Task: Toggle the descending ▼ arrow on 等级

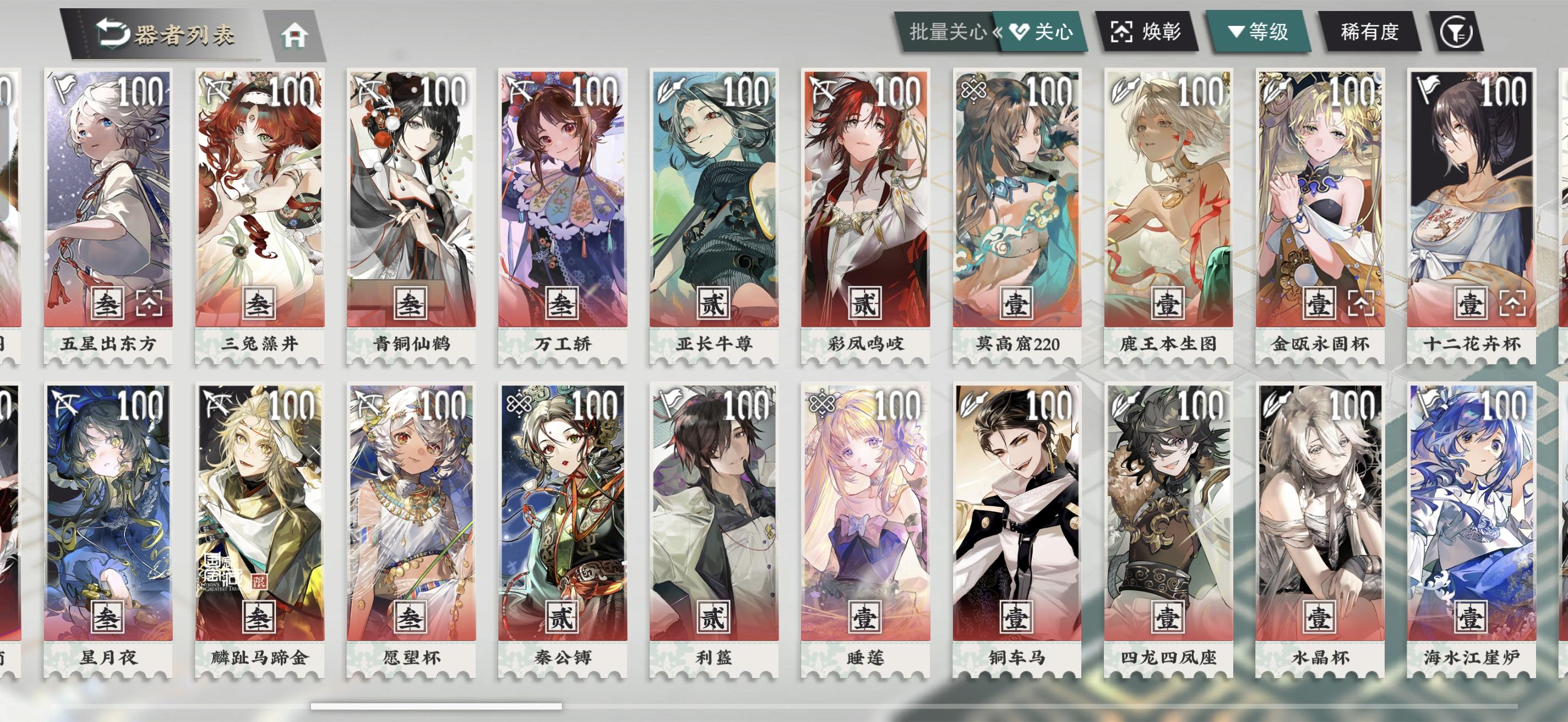Action: click(1235, 34)
